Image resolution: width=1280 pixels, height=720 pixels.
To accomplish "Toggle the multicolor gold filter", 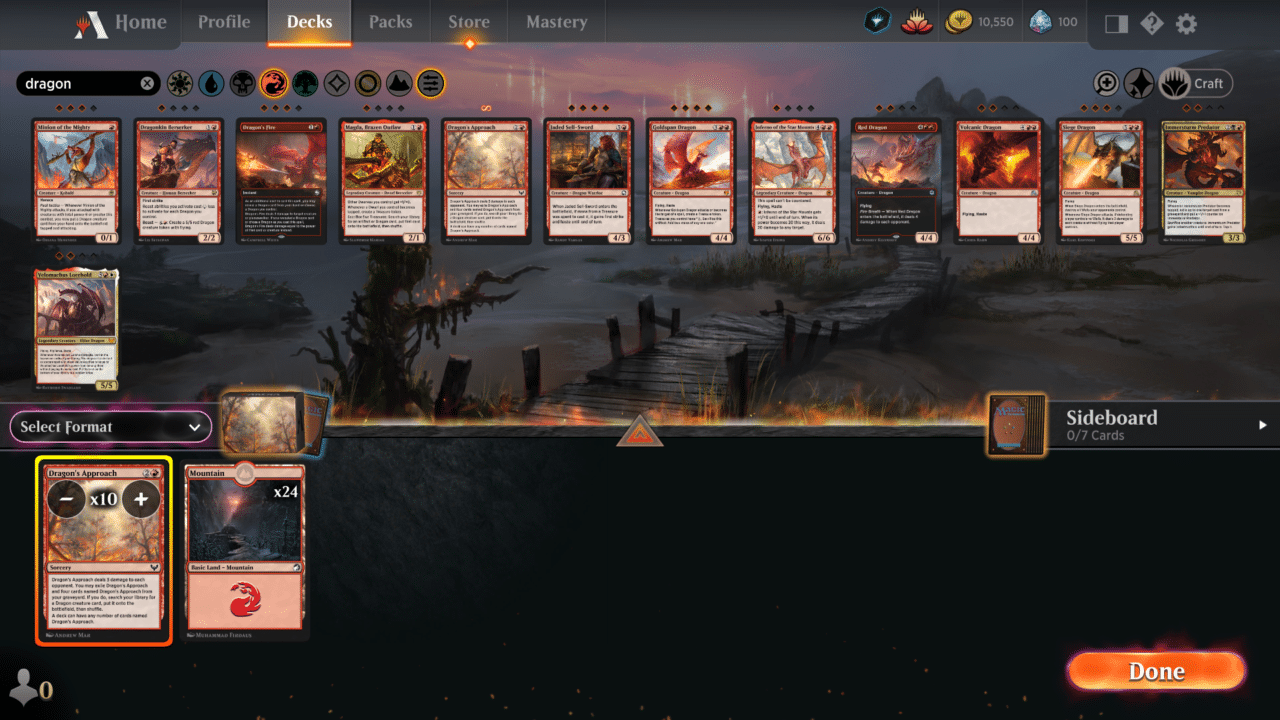I will 367,83.
